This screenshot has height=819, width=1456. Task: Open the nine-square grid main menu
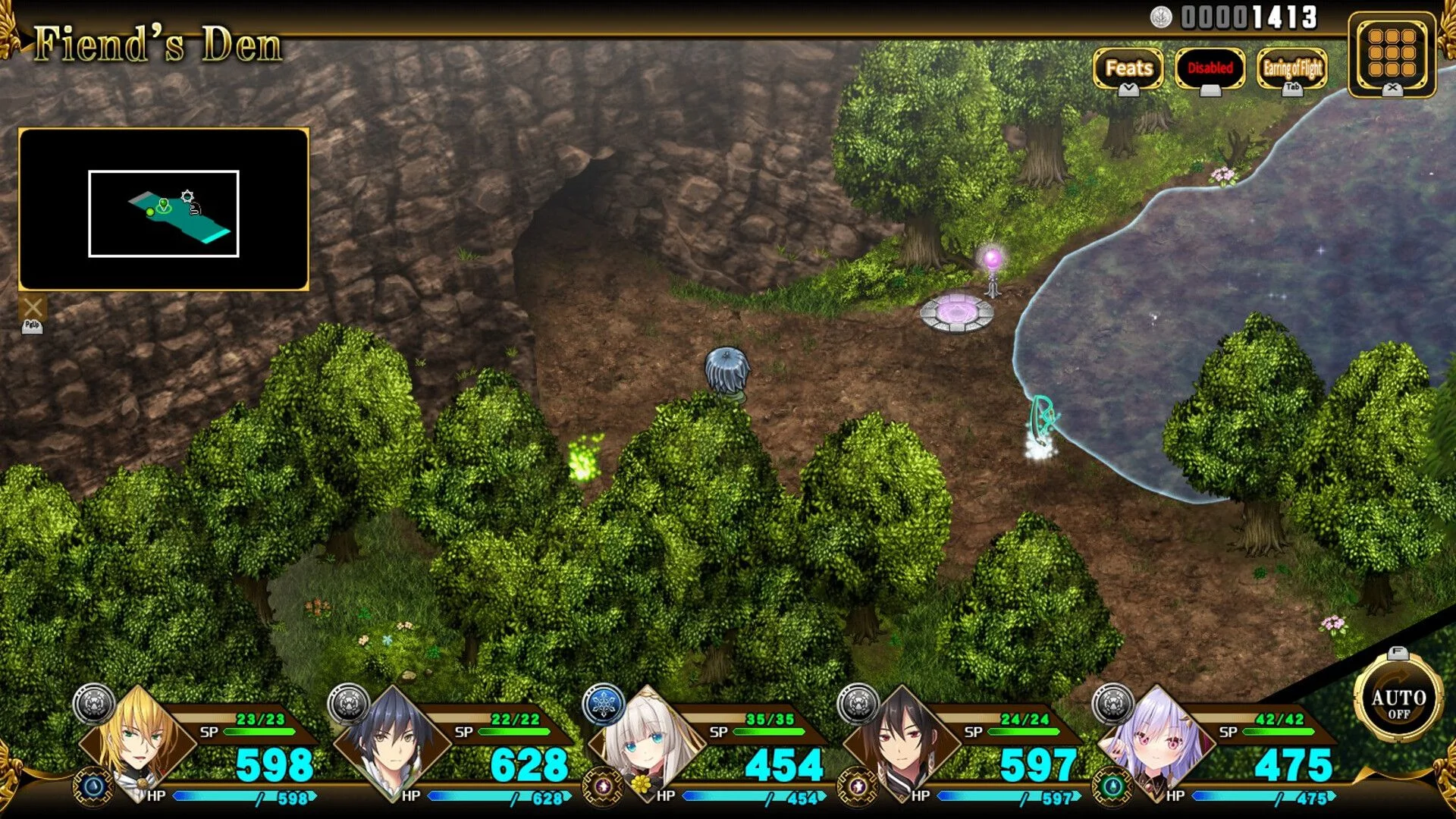[1392, 53]
